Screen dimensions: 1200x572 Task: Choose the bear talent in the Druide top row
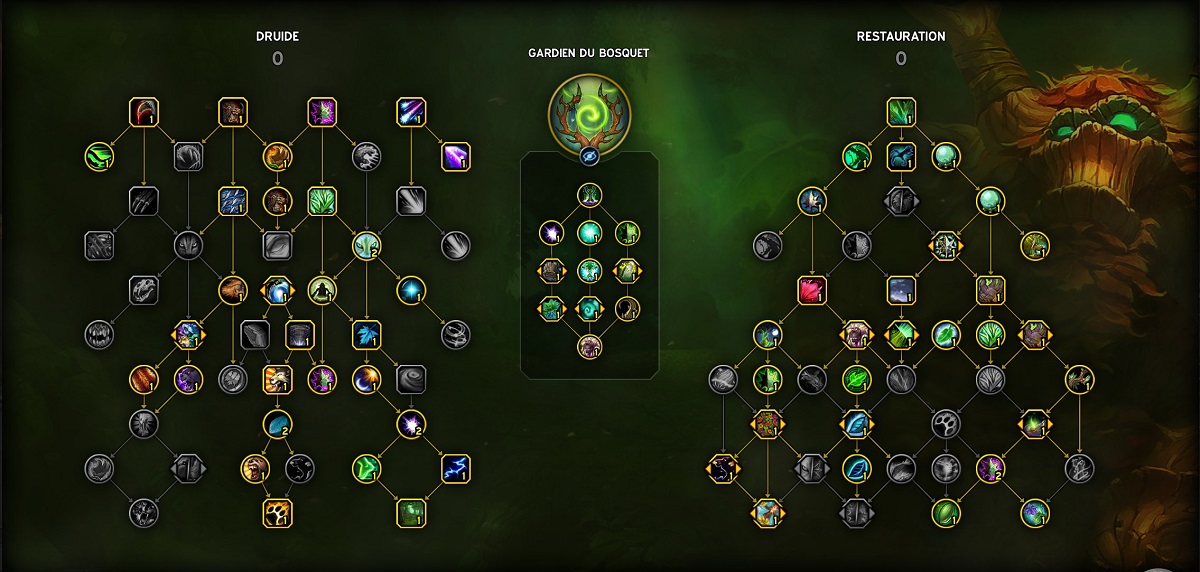(x=232, y=111)
